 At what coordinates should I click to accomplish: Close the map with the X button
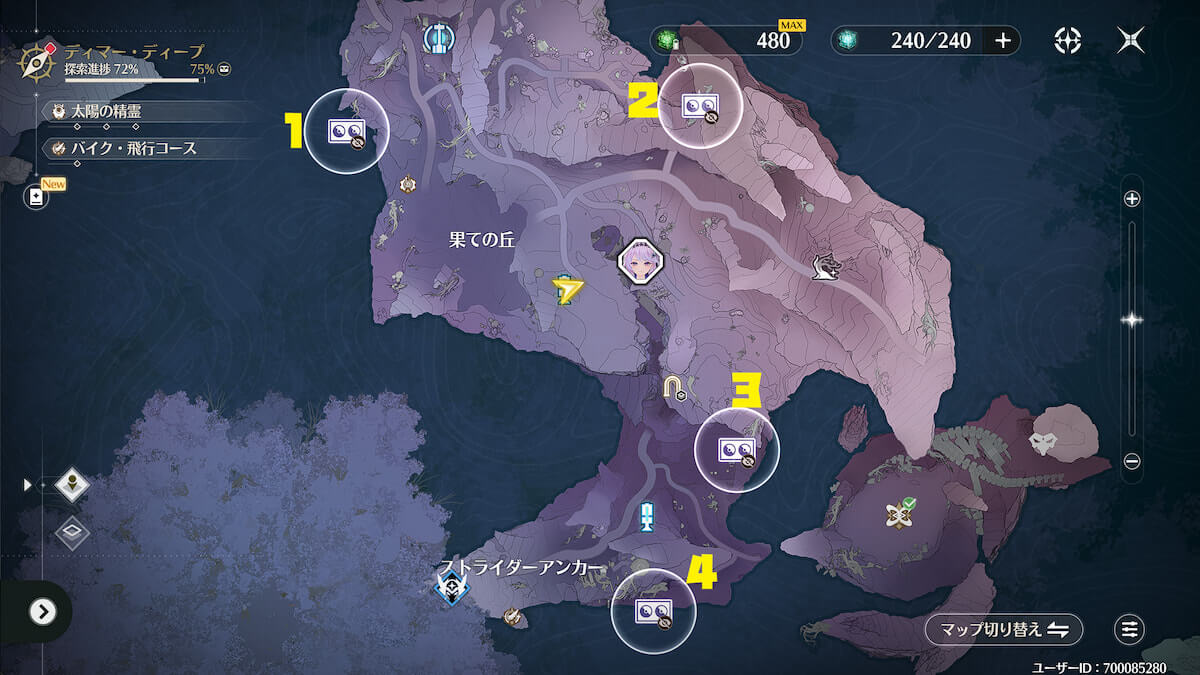coord(1131,40)
